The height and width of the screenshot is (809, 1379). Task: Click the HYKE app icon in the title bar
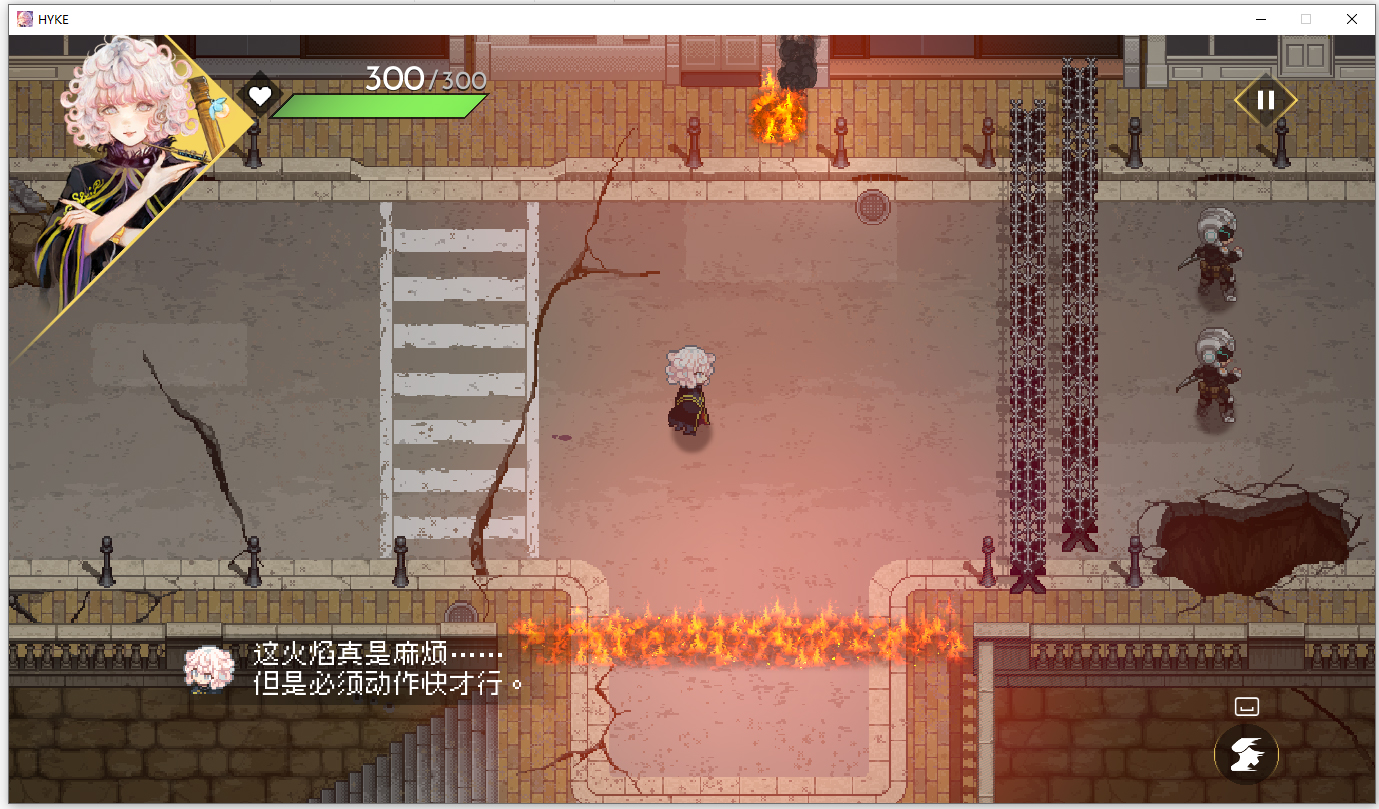(24, 18)
